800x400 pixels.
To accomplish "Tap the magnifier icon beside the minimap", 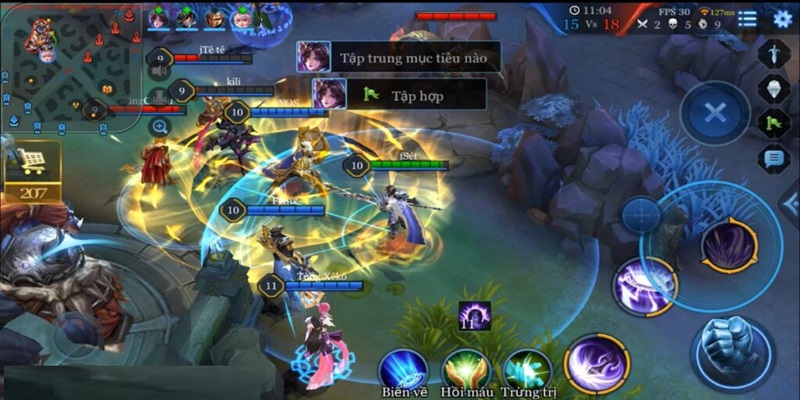I will (x=159, y=126).
